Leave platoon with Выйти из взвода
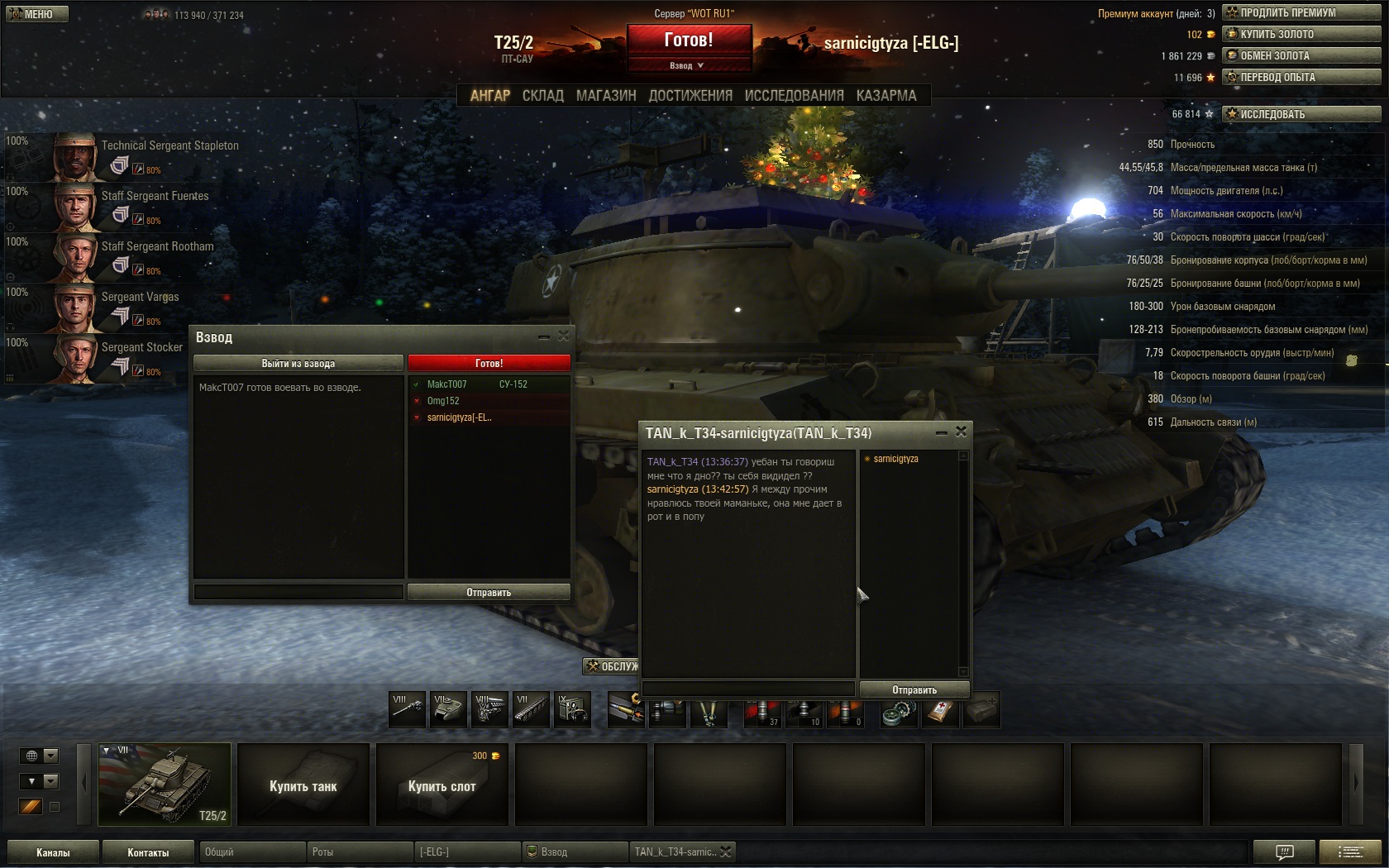1389x868 pixels. point(298,363)
